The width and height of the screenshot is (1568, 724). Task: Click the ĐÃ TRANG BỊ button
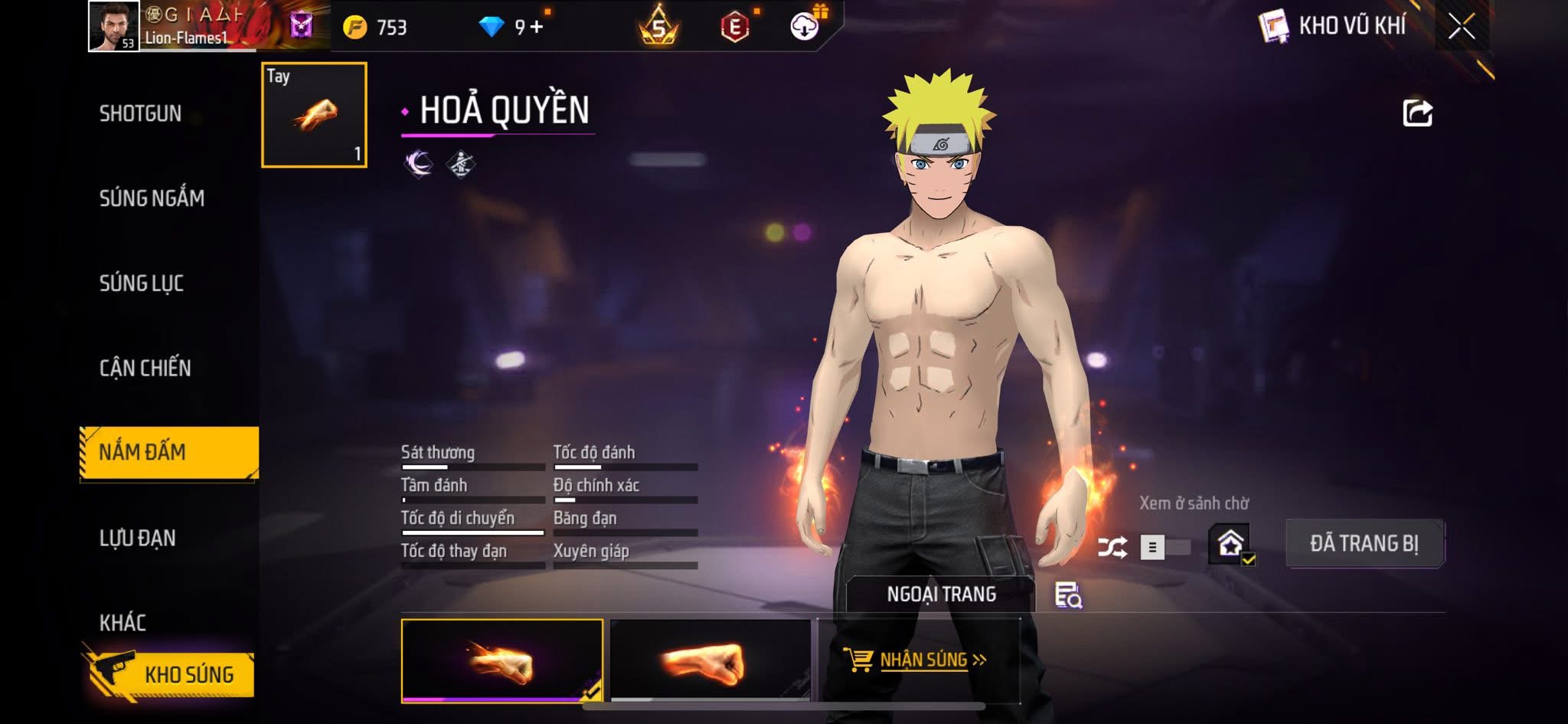click(1364, 543)
